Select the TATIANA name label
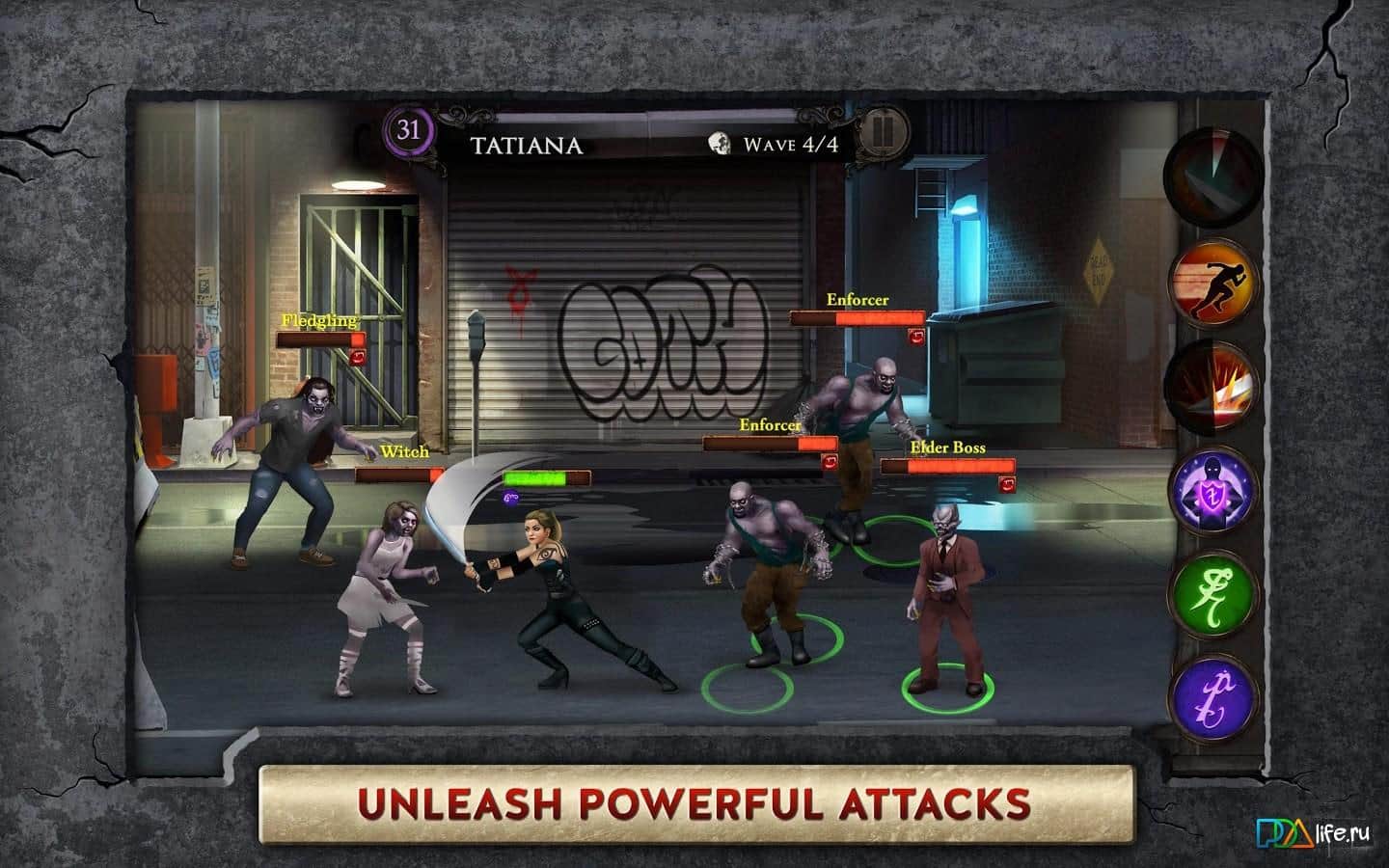The height and width of the screenshot is (868, 1389). (528, 146)
